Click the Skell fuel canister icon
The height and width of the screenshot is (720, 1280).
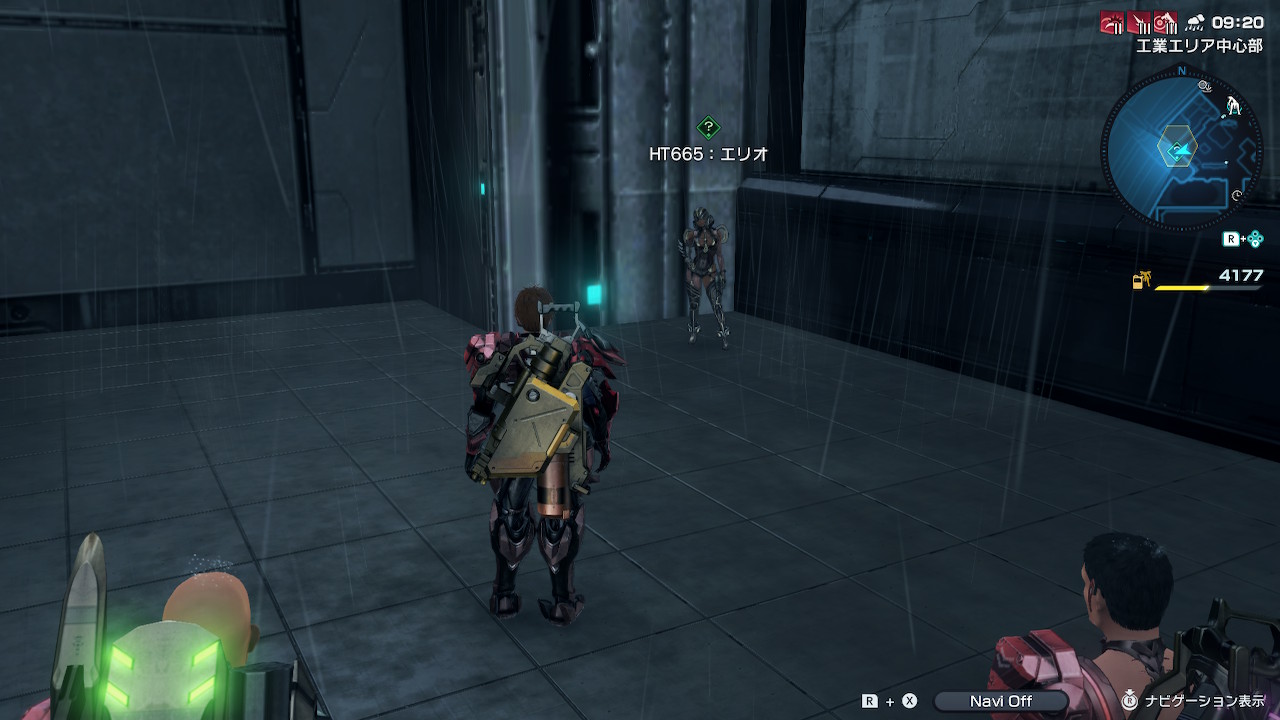point(1140,282)
